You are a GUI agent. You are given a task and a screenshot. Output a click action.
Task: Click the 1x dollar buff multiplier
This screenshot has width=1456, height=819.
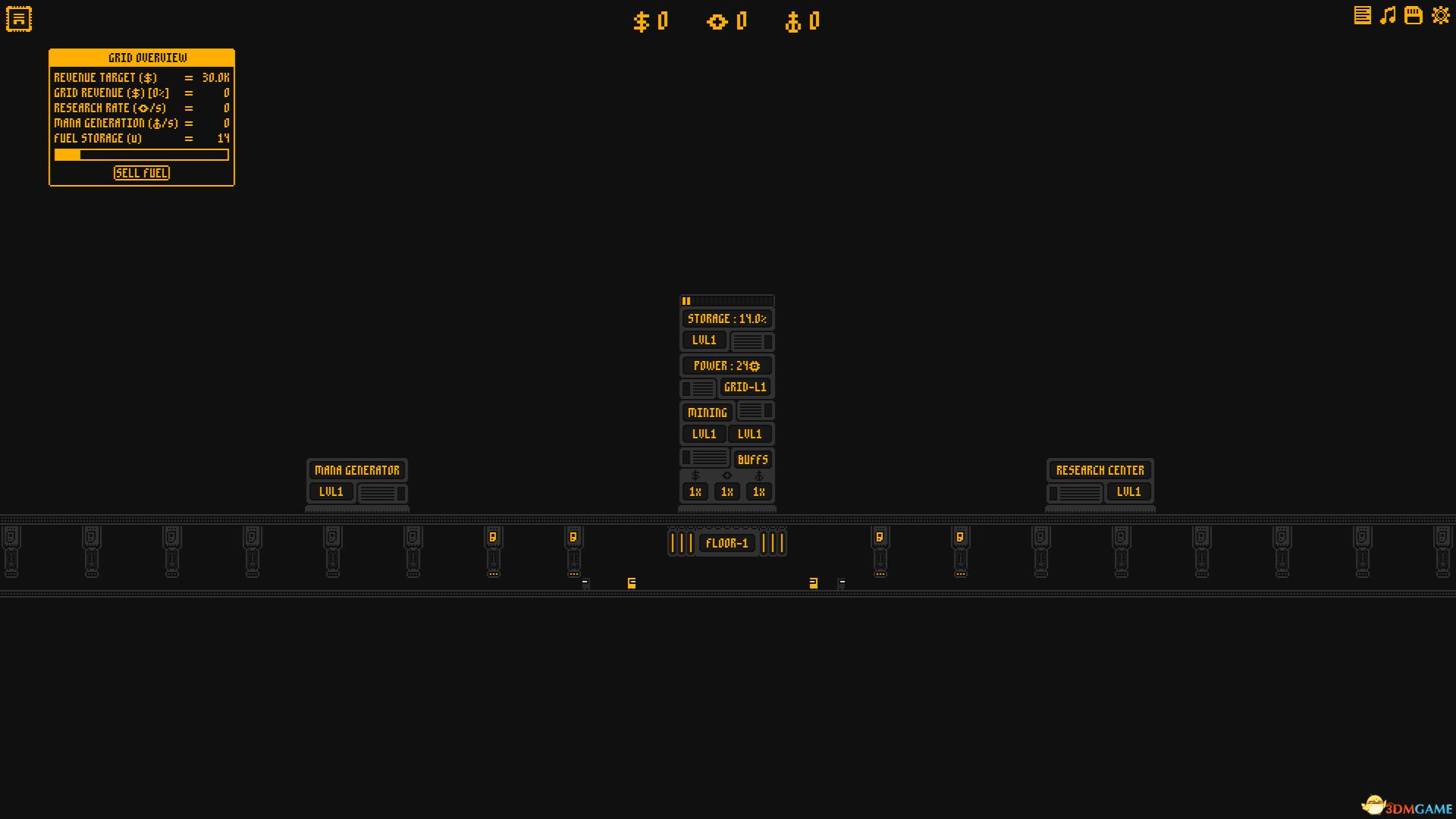(694, 491)
